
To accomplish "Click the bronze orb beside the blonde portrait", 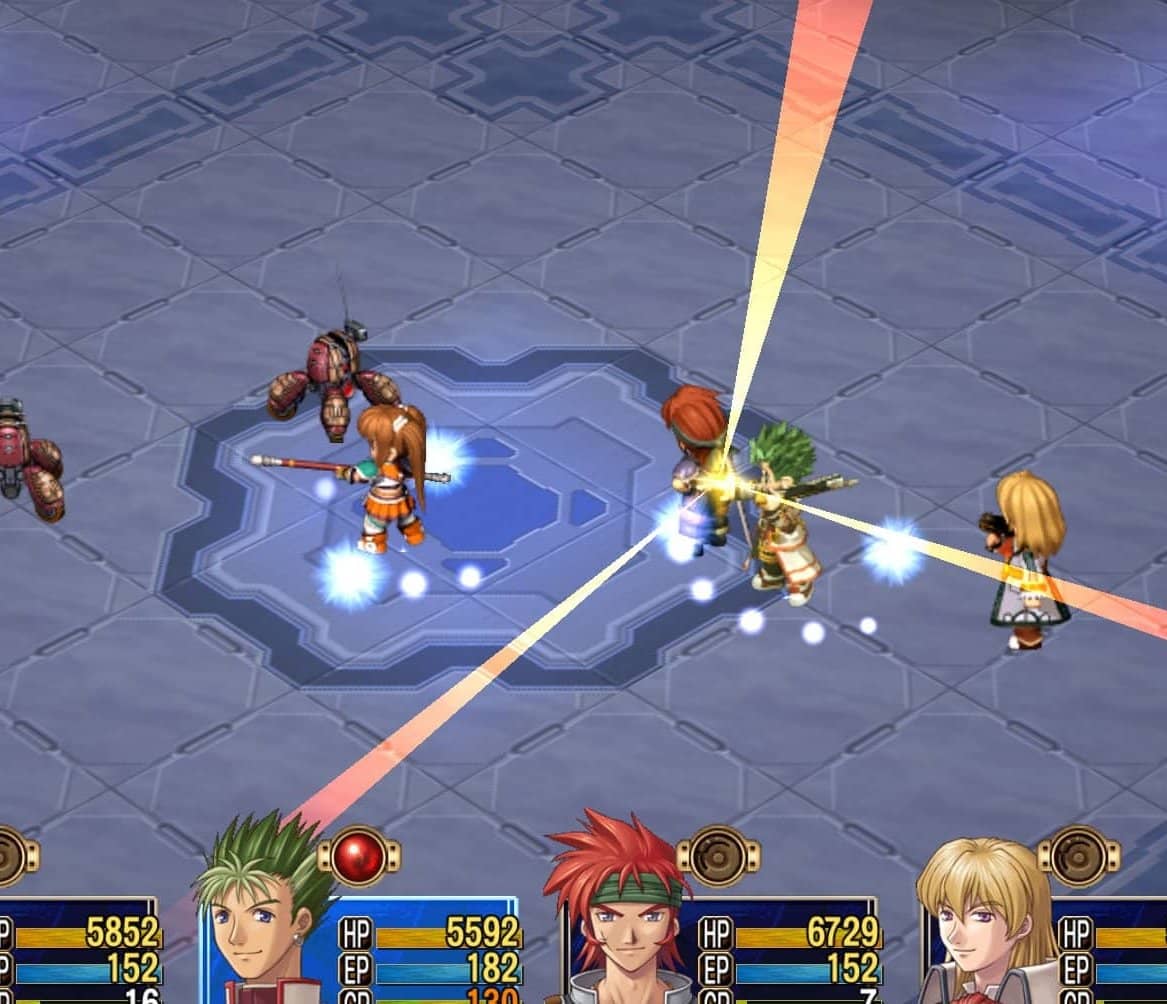I will coord(1078,856).
